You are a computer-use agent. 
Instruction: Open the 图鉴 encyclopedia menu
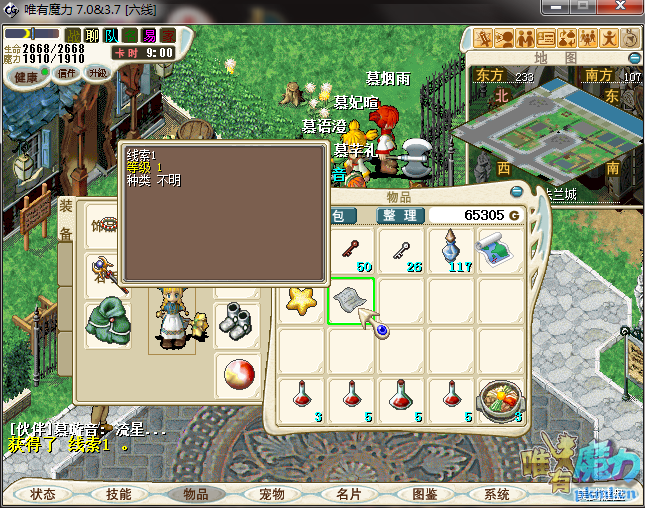tap(423, 494)
